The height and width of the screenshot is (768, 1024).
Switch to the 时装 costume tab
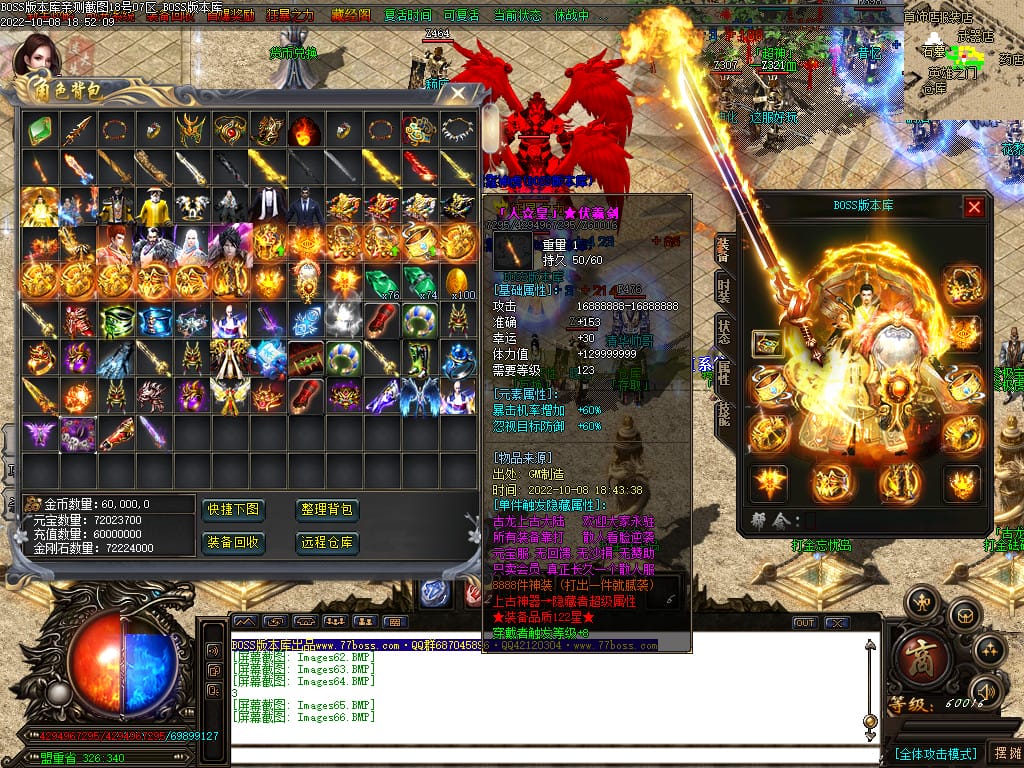coord(723,290)
